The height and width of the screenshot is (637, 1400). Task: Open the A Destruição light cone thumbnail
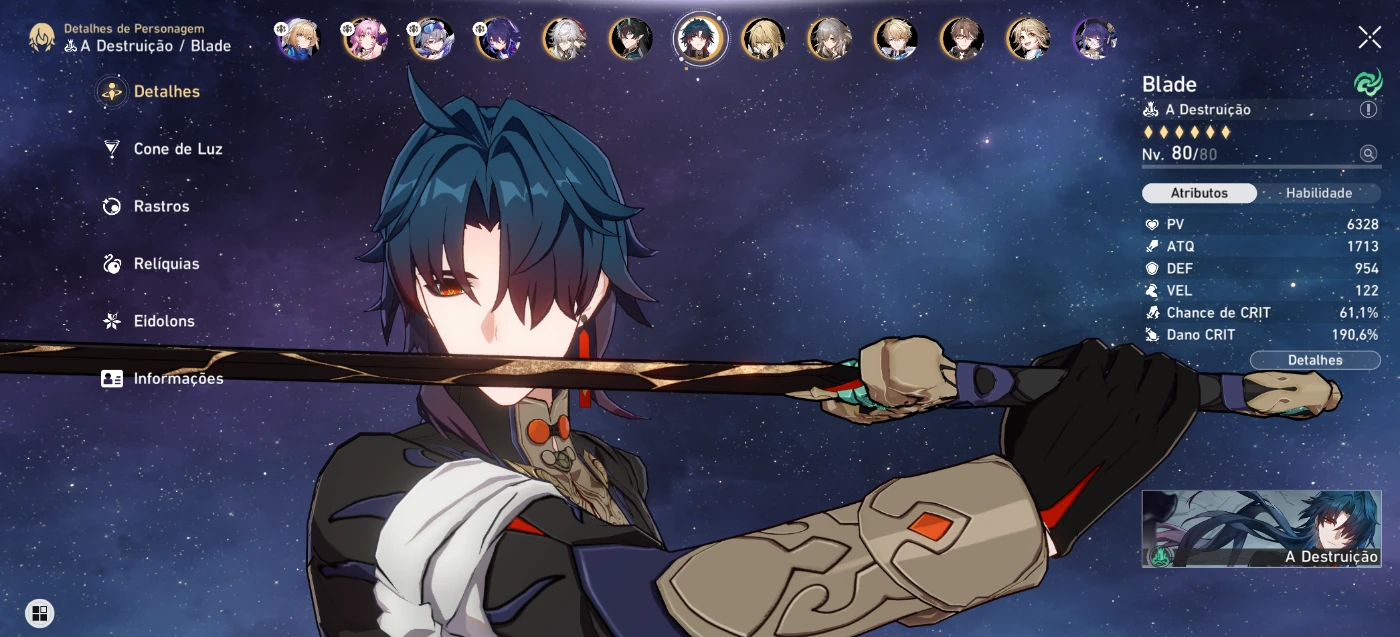click(1261, 529)
